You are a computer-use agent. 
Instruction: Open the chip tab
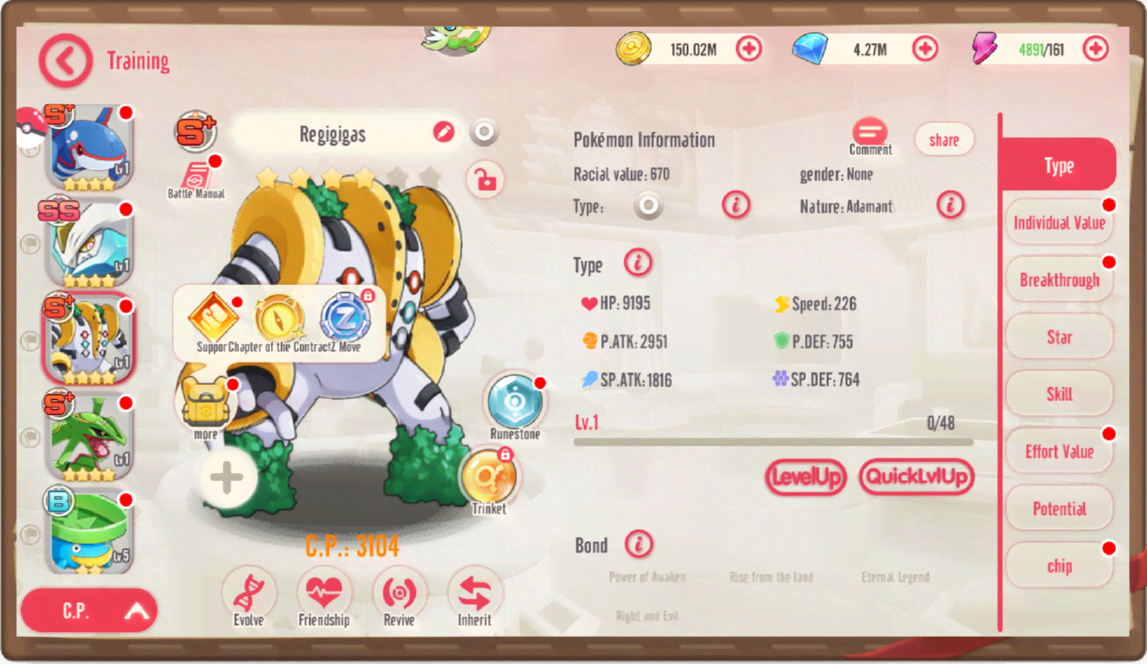1059,566
